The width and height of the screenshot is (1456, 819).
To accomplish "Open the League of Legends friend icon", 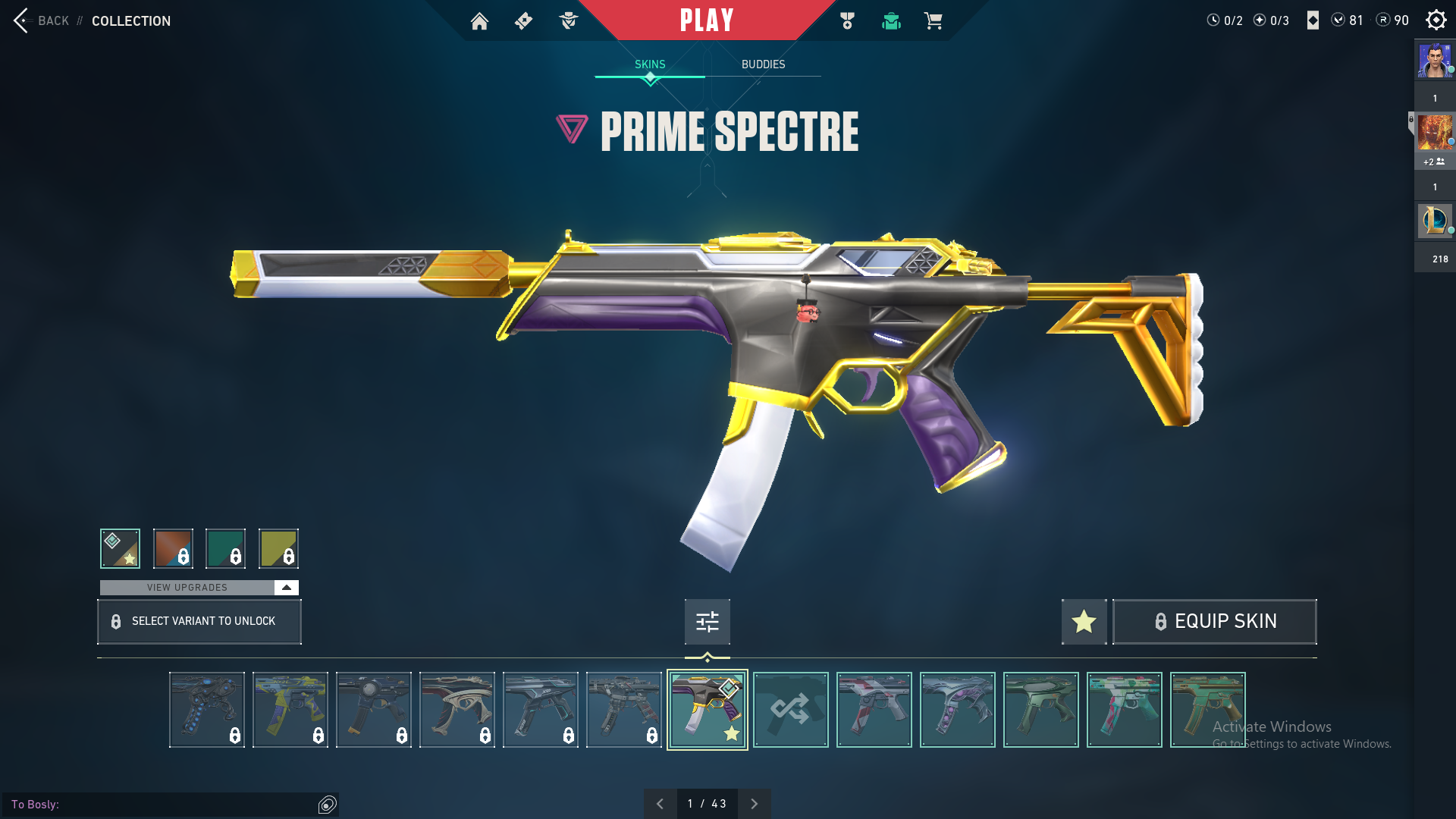I will click(x=1434, y=221).
